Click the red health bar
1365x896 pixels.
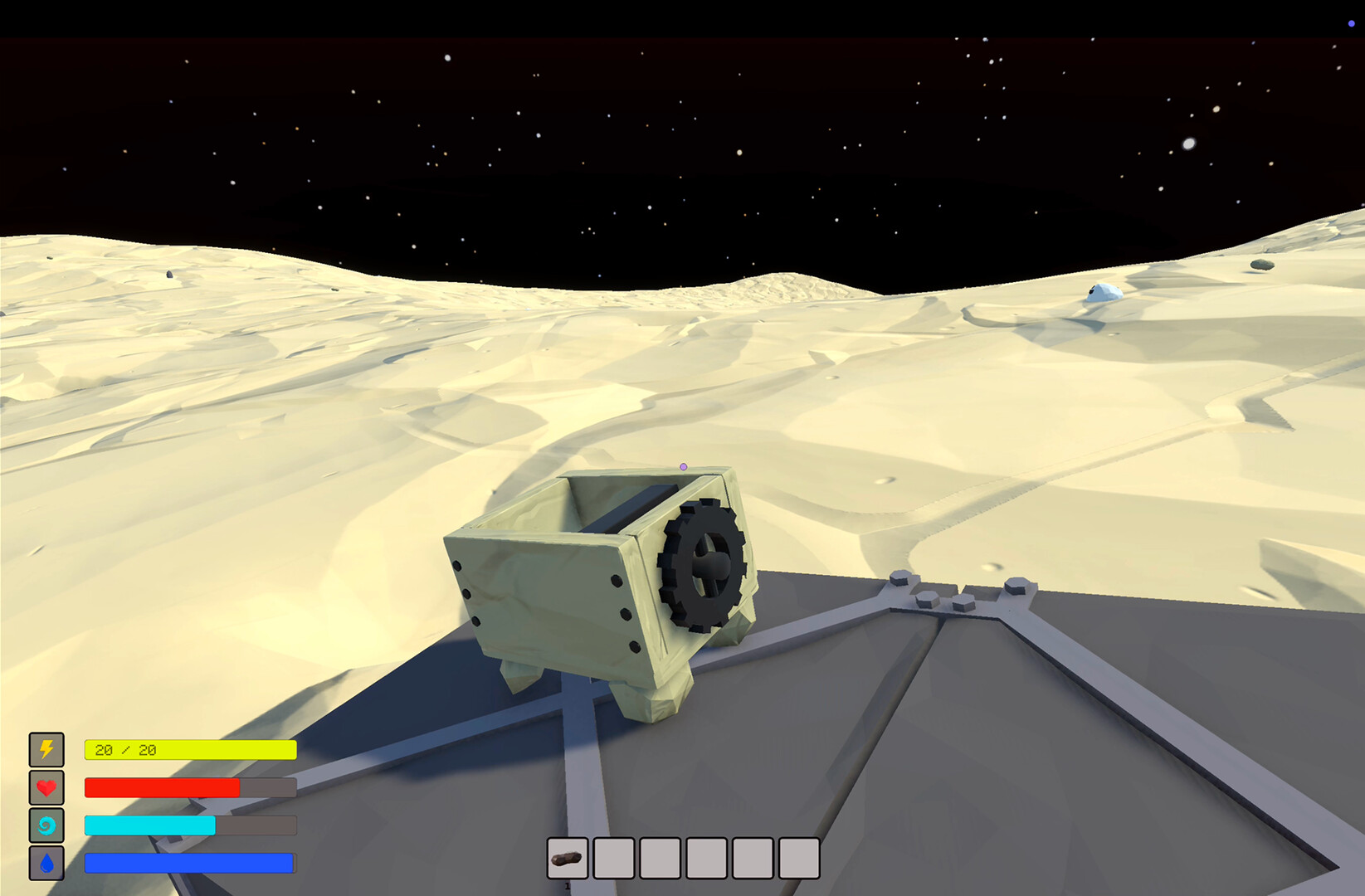click(x=162, y=787)
